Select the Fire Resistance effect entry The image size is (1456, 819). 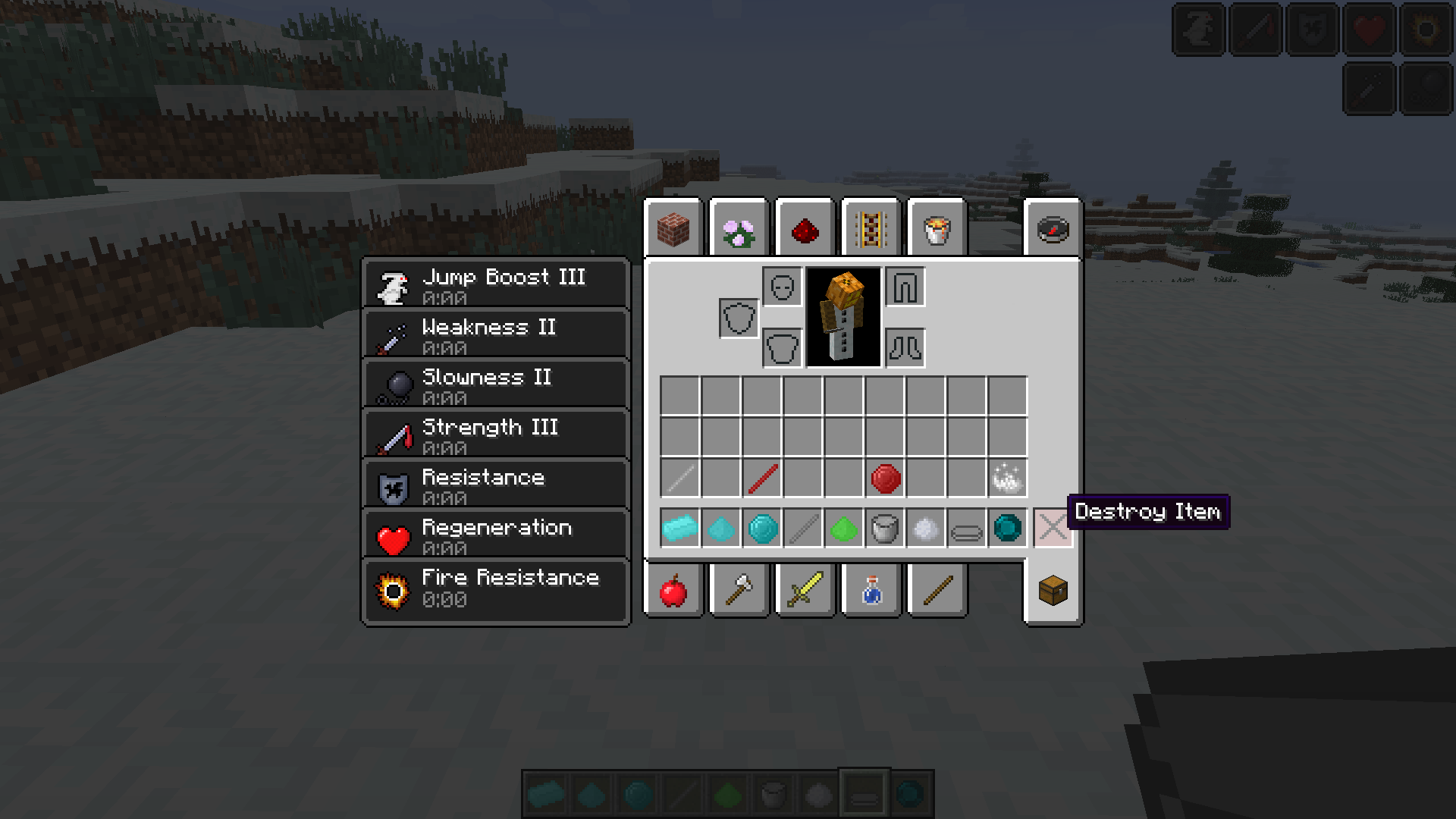tap(495, 590)
